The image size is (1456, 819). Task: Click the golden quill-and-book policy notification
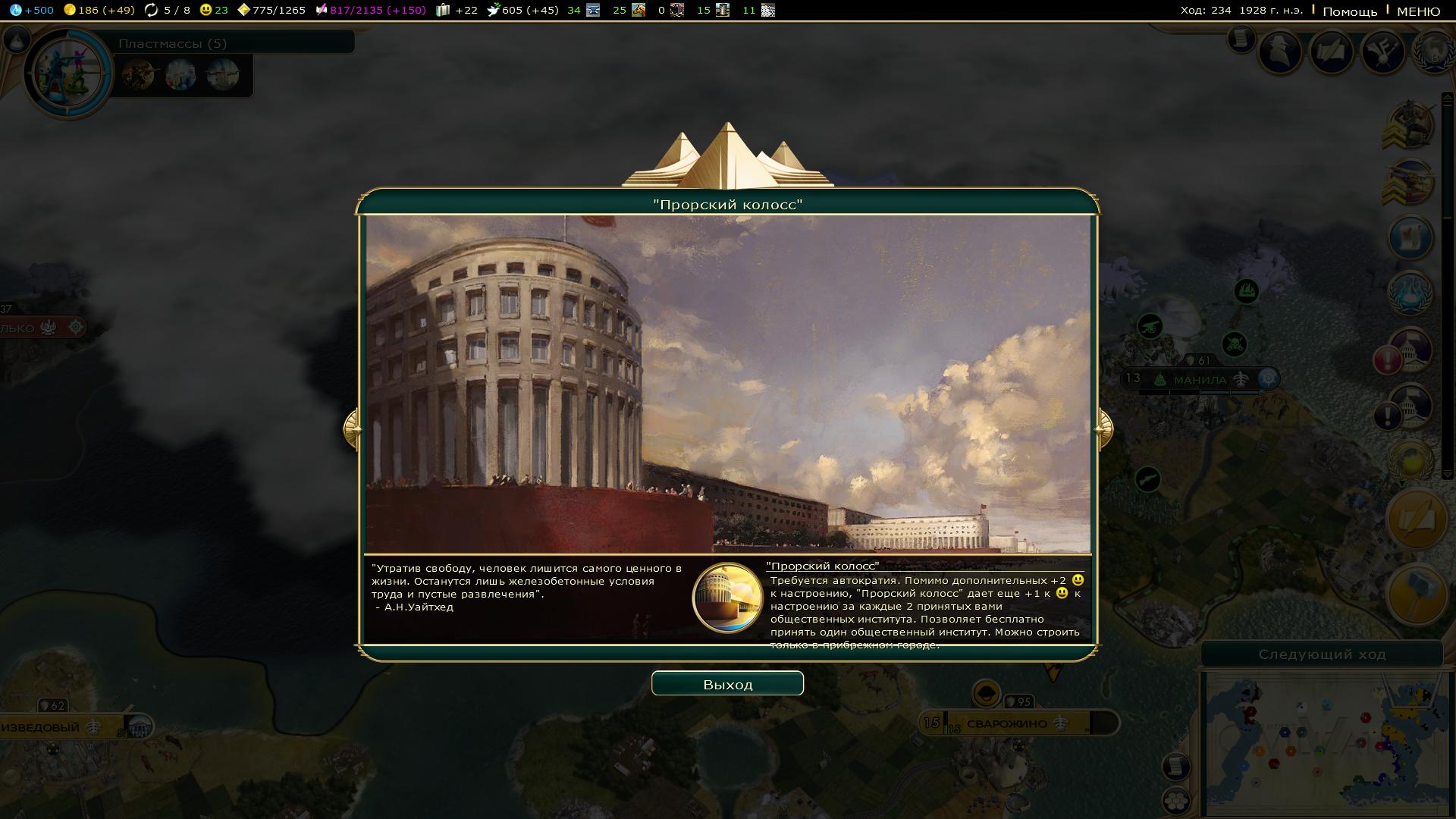[x=1417, y=519]
